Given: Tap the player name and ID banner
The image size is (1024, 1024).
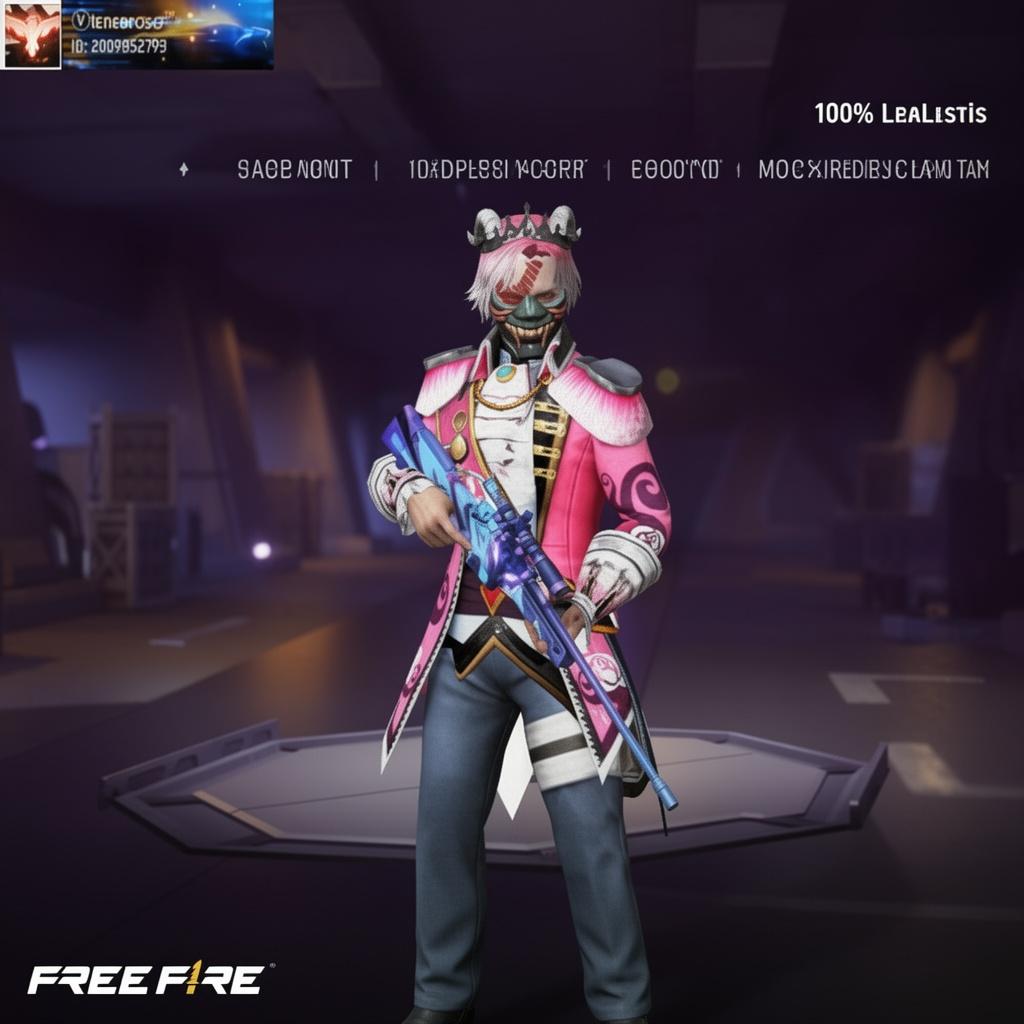Looking at the screenshot, I should pos(167,34).
